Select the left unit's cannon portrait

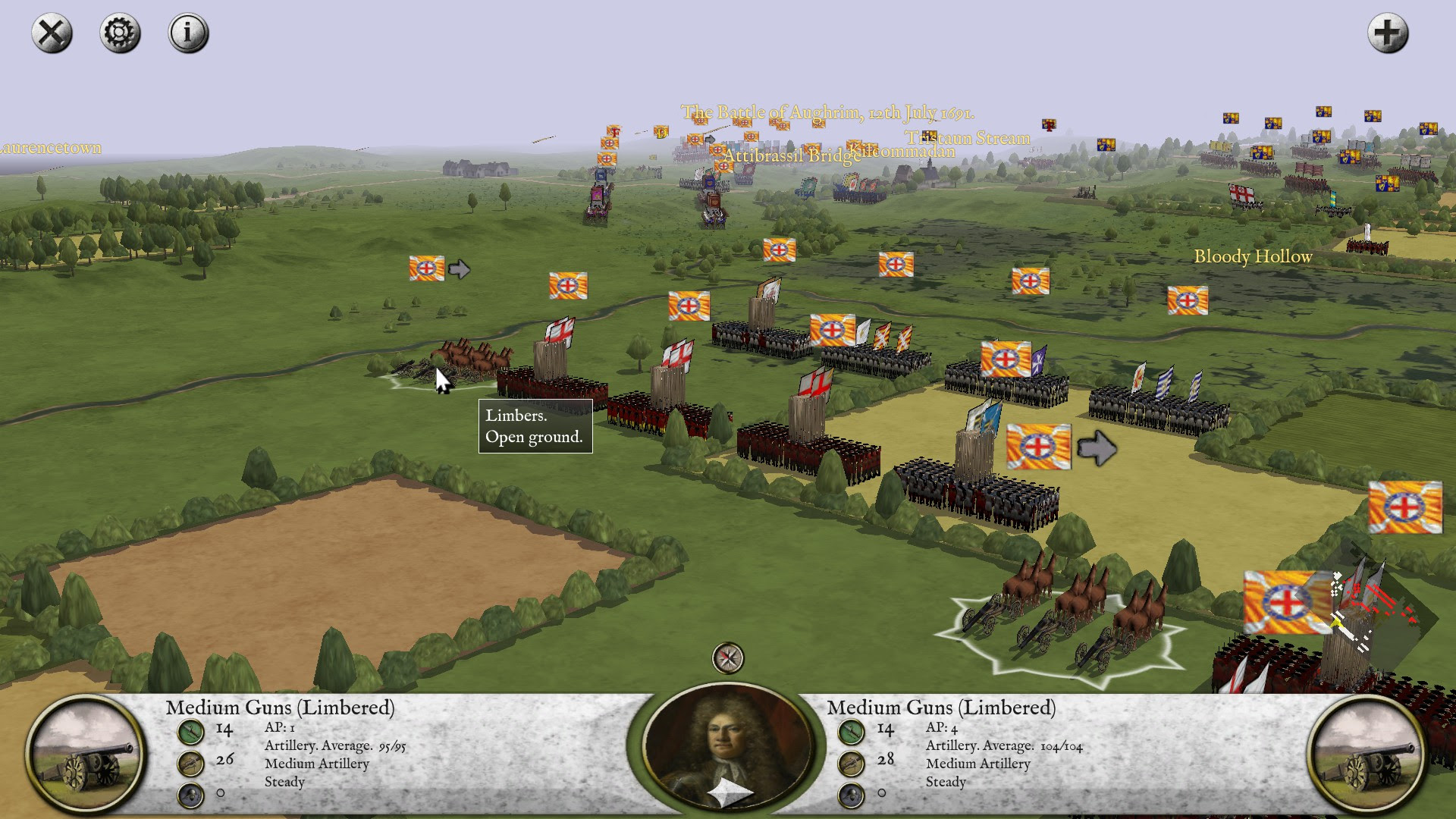coord(85,754)
